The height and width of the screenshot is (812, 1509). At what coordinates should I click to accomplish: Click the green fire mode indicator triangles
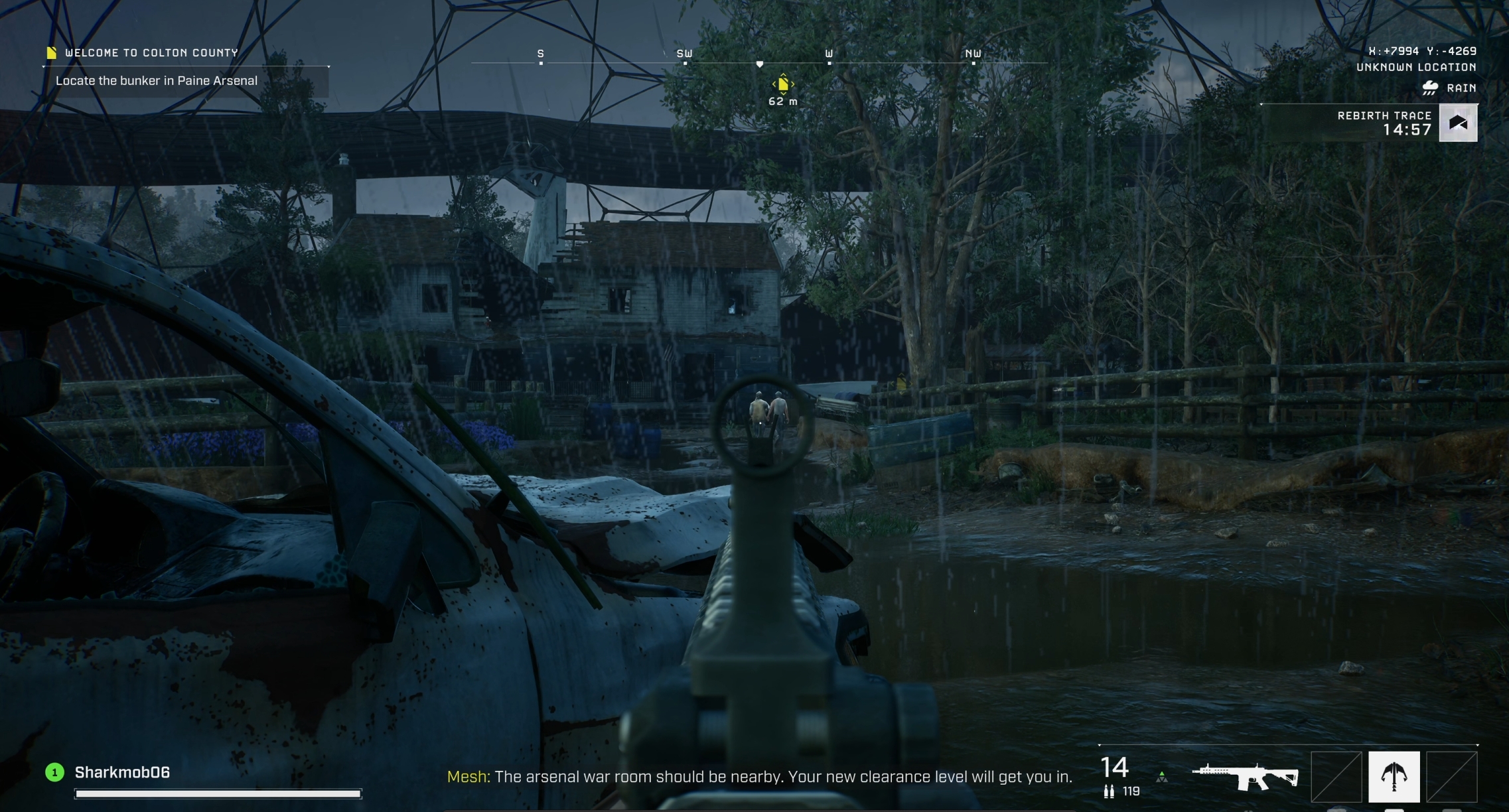1161,777
